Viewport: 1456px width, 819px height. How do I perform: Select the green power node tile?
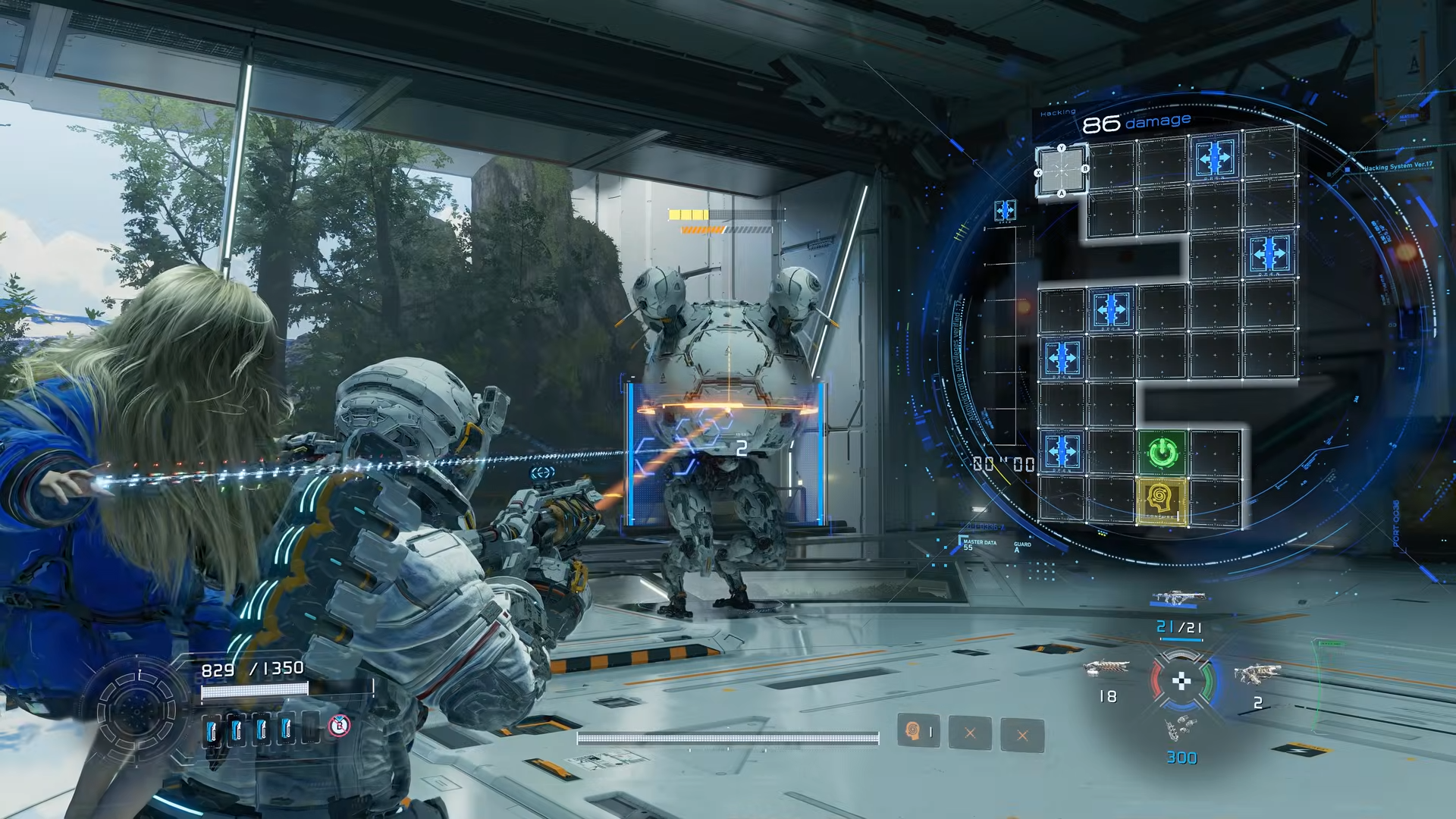pyautogui.click(x=1161, y=453)
